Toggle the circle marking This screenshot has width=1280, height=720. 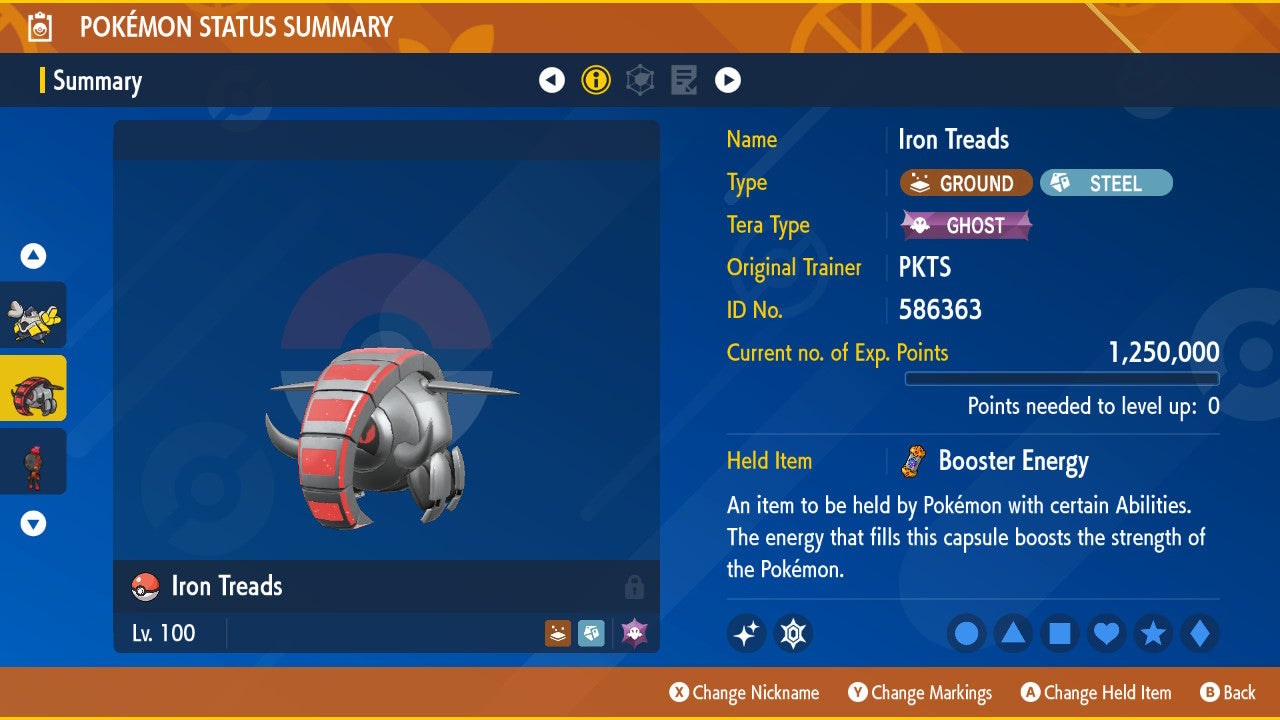(967, 633)
